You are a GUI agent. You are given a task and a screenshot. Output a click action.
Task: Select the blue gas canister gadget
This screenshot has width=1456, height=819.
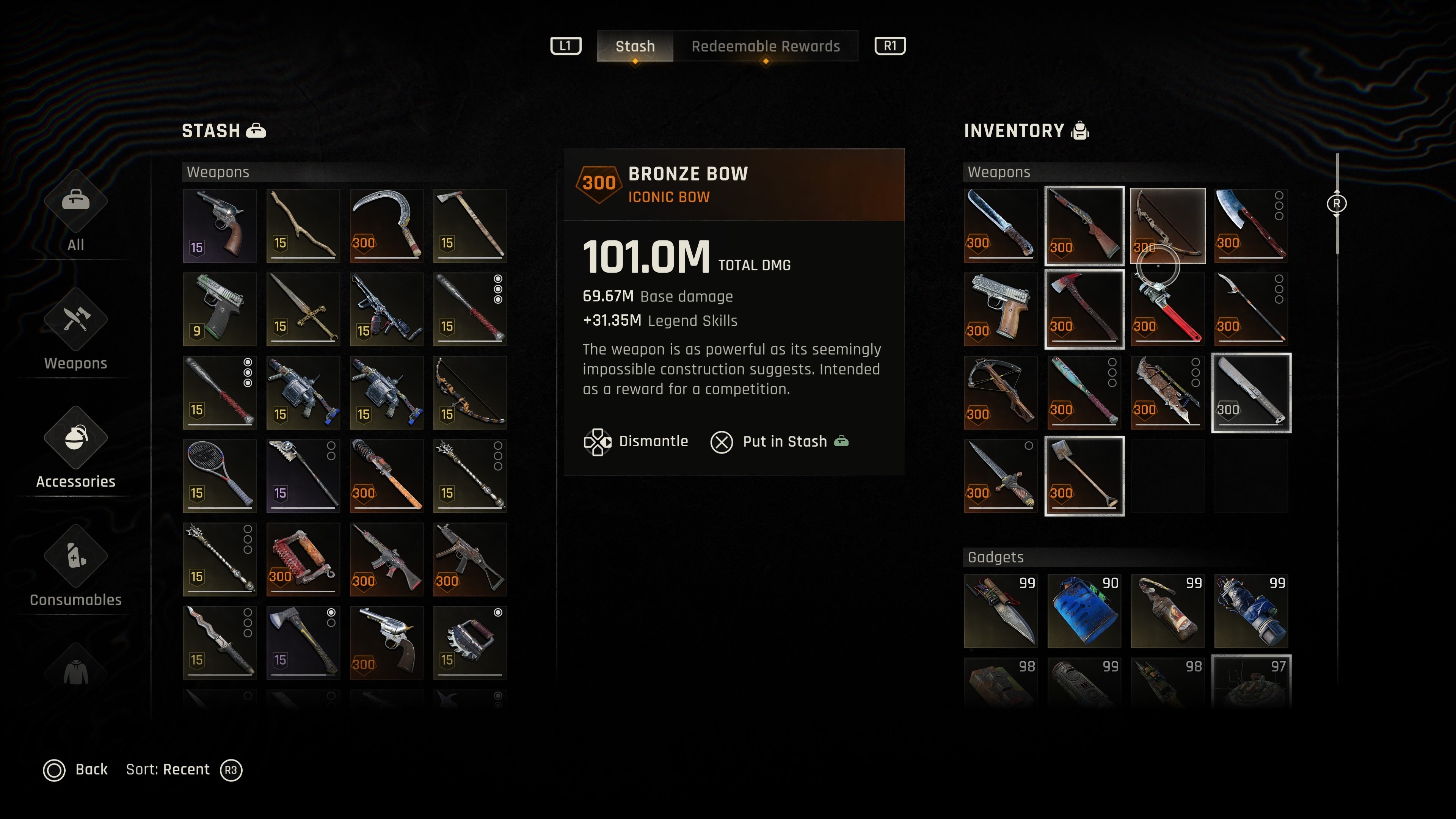[x=1084, y=610]
